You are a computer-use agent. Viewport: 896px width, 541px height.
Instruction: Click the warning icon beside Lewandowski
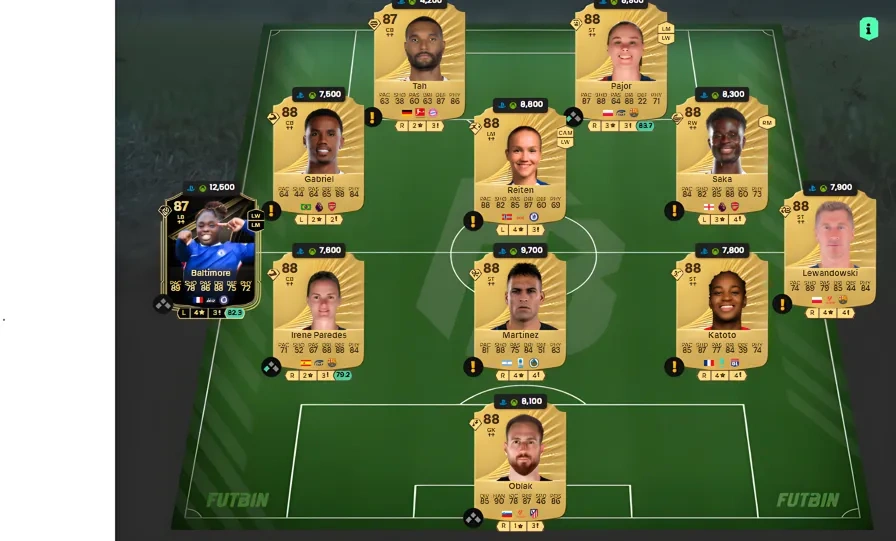(782, 303)
